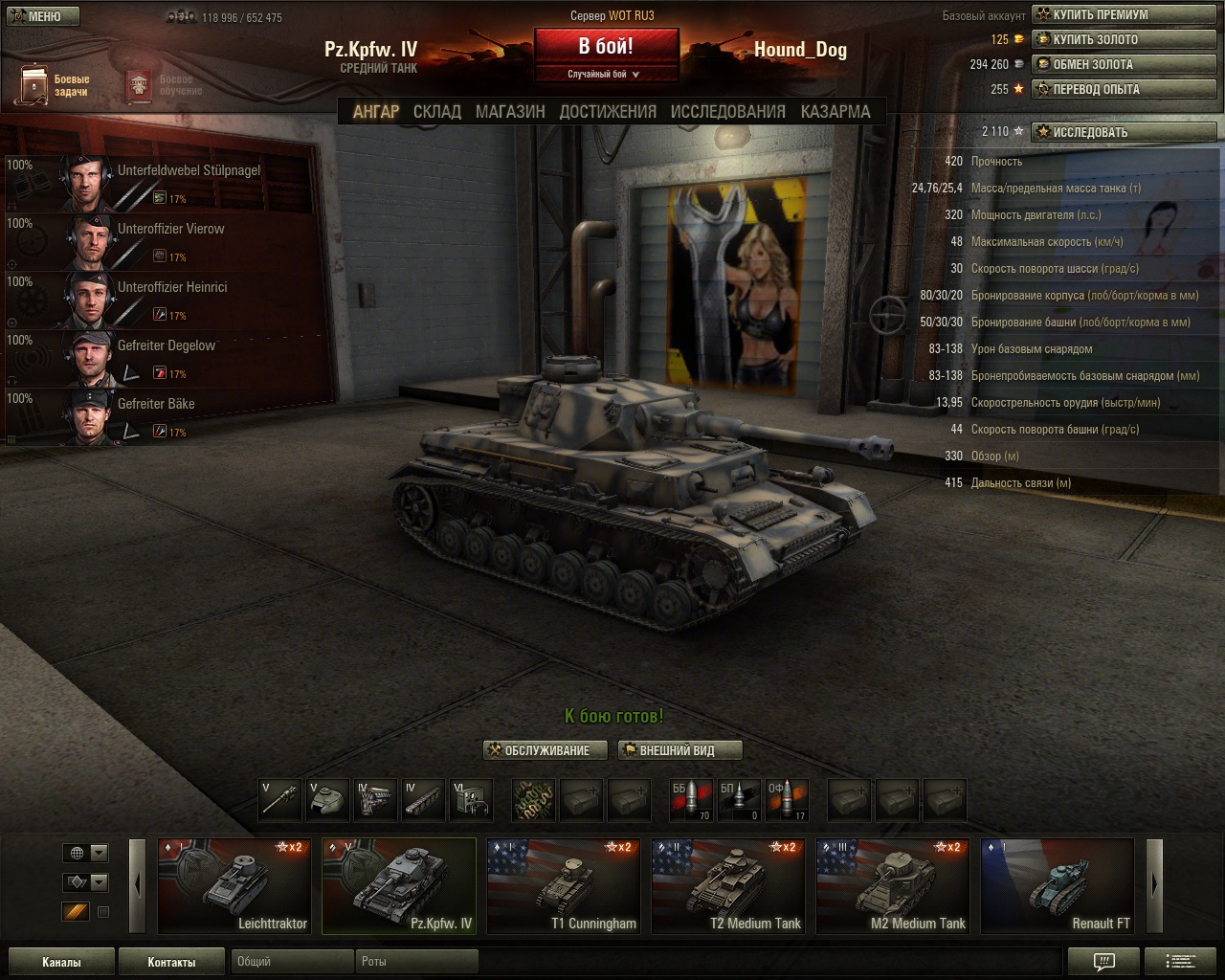Open ОБМЕН ЗОЛОТА exchange
The height and width of the screenshot is (980, 1225).
(x=1124, y=65)
